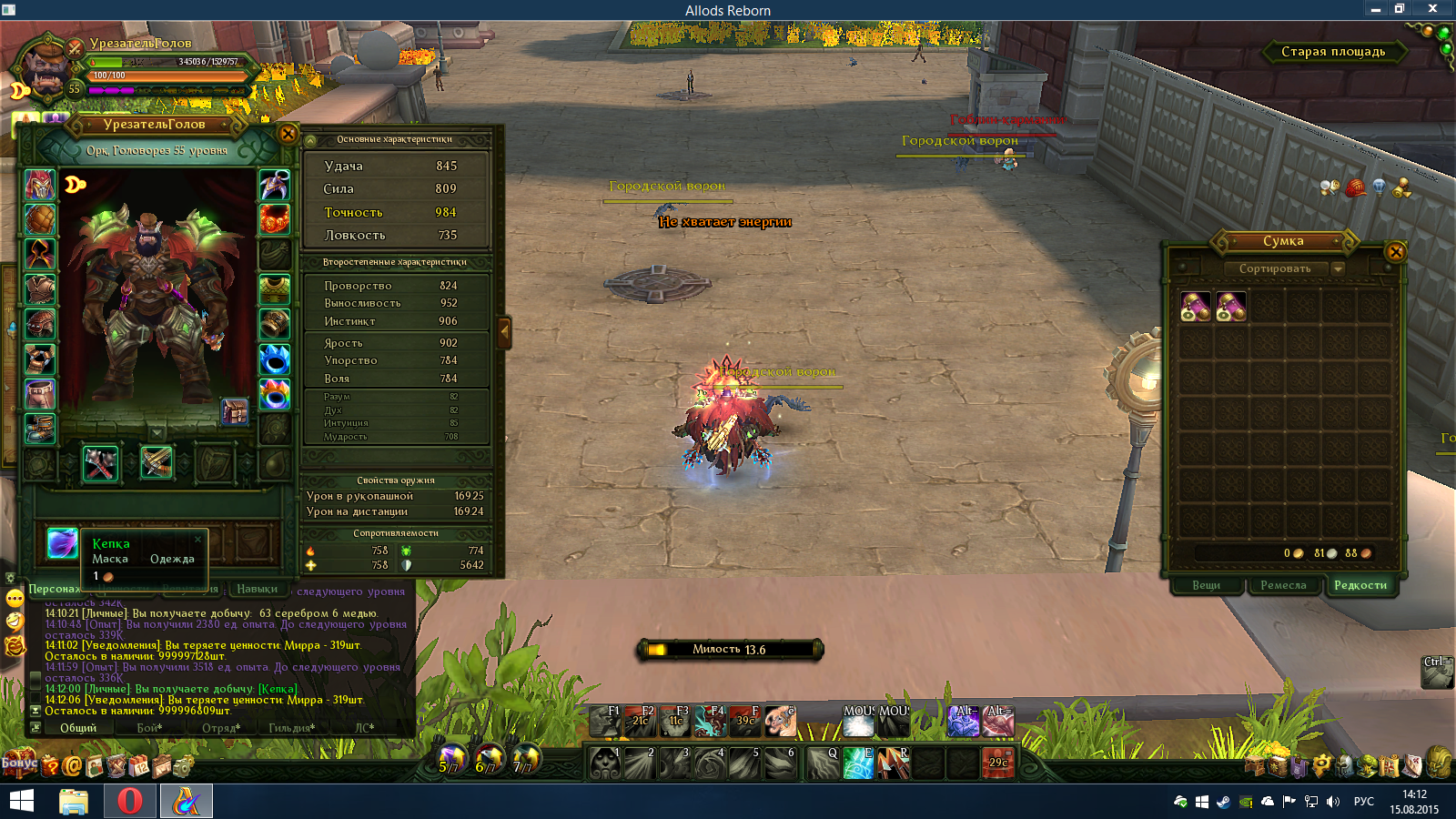Show the Гильдия chat tab
Viewport: 1456px width, 819px height.
291,728
